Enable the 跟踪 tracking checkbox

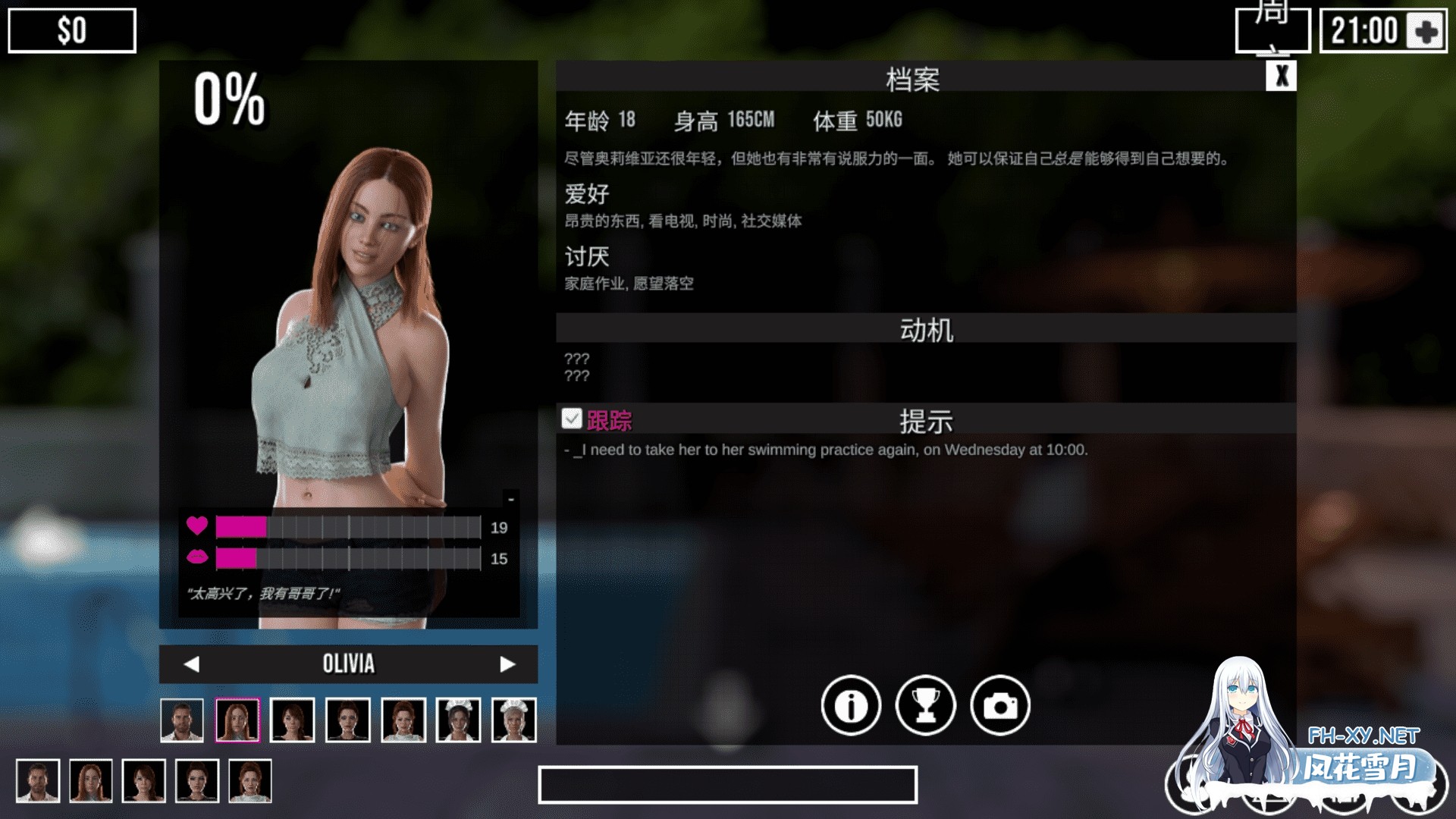coord(571,418)
